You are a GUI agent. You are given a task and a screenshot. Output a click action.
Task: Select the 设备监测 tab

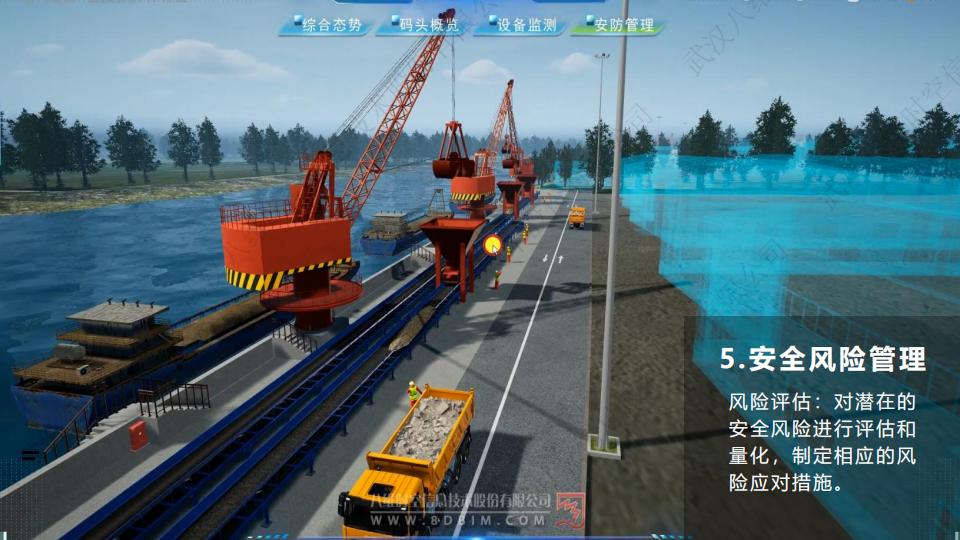point(520,25)
